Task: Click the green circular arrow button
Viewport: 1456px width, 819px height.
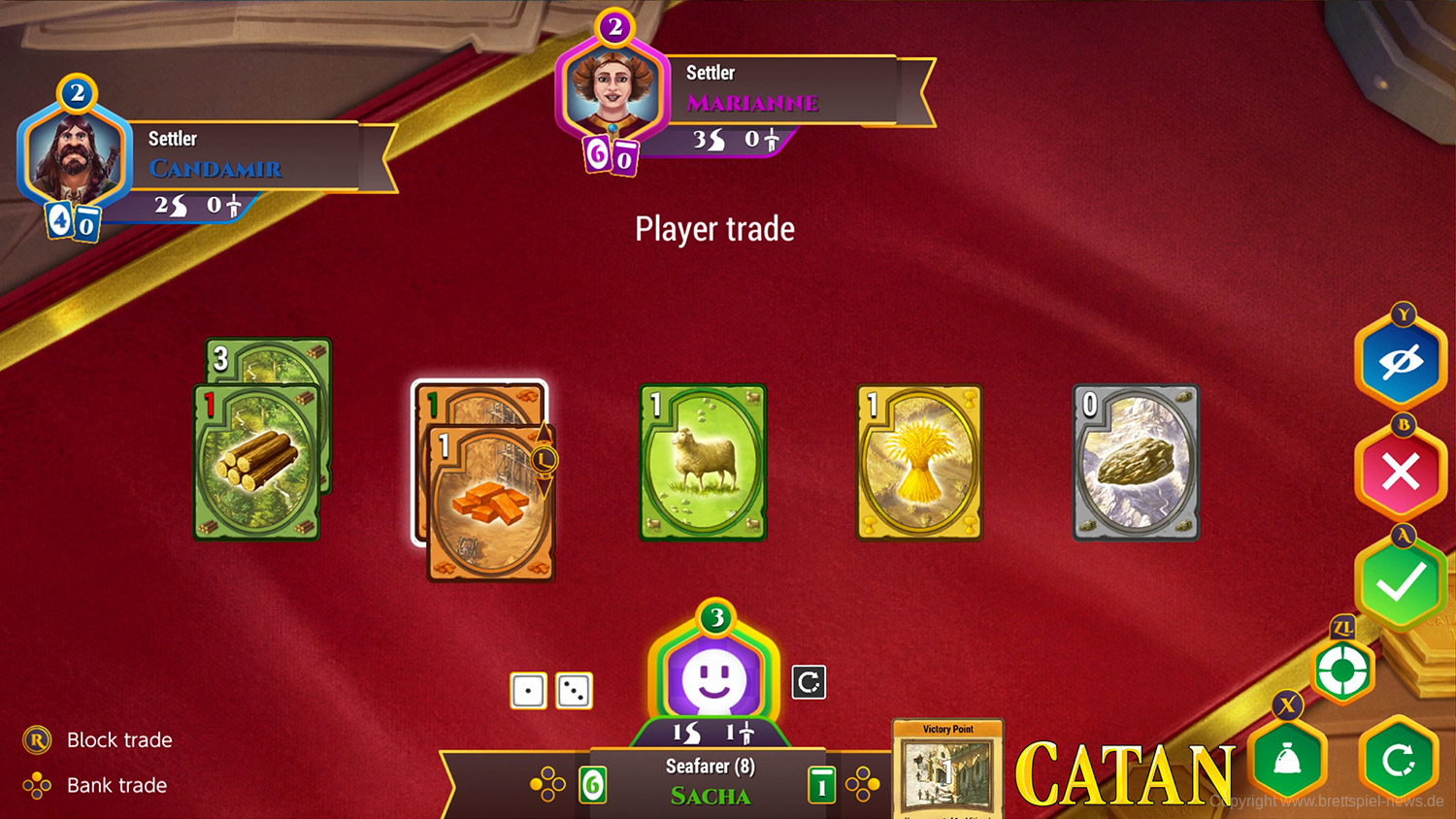Action: tap(1398, 762)
